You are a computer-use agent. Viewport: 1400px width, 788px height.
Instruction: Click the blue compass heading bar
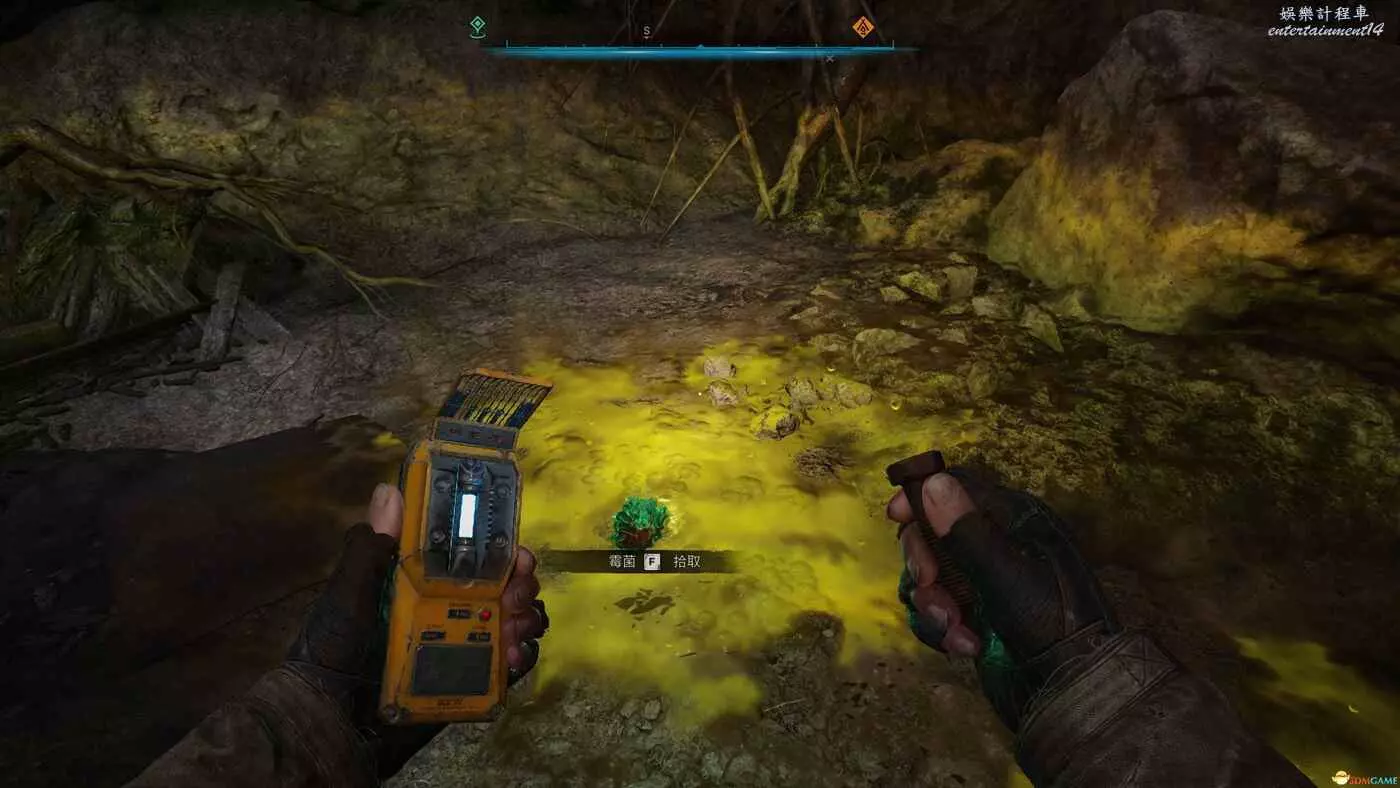(x=700, y=48)
